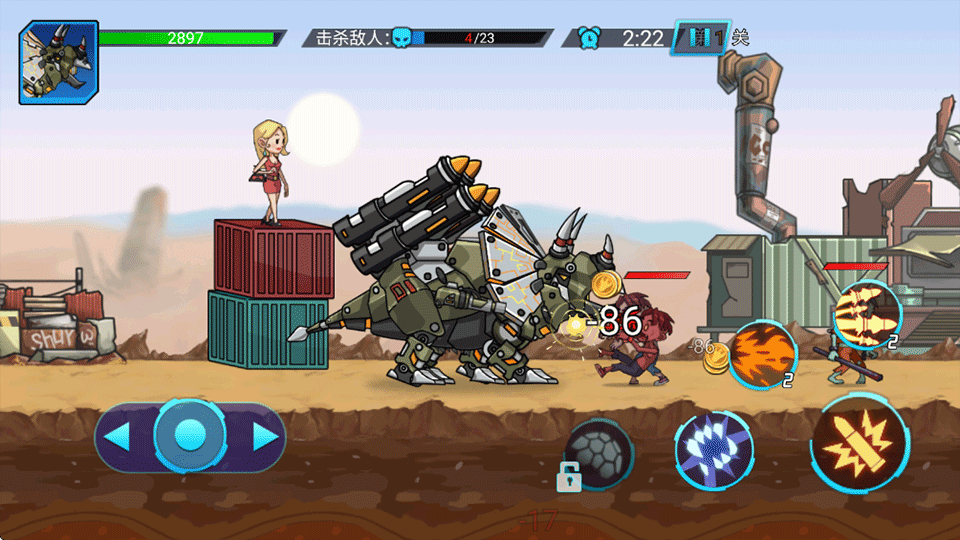
Task: Select the locked turtle shell skill
Action: [598, 453]
